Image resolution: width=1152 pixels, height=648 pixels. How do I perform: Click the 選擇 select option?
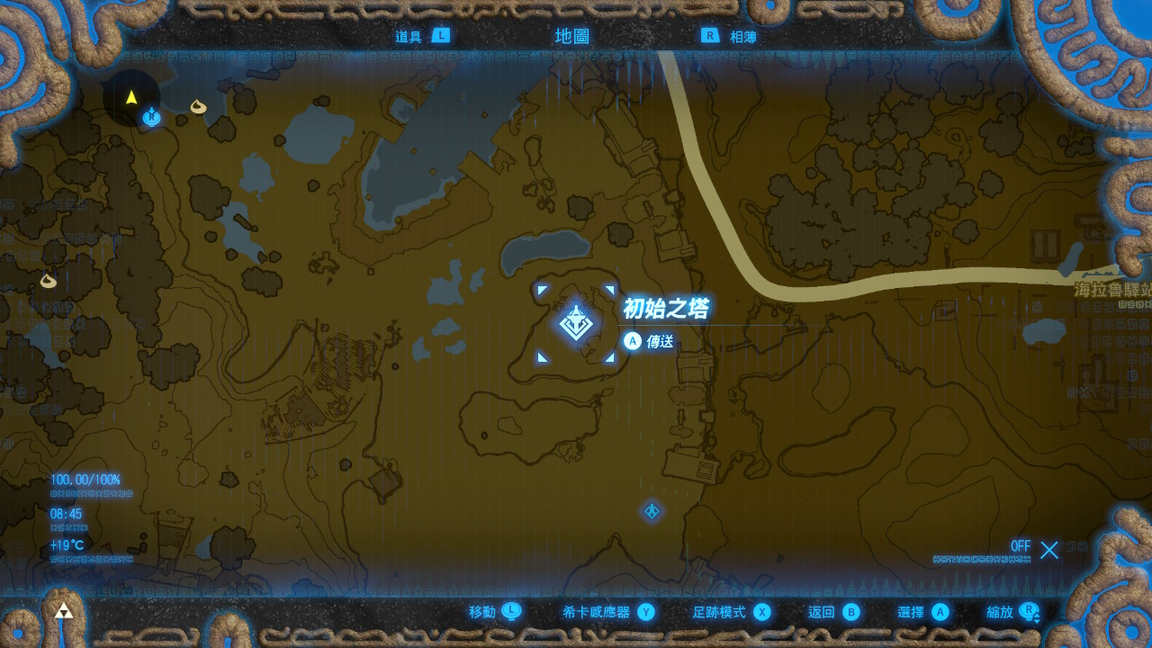923,612
